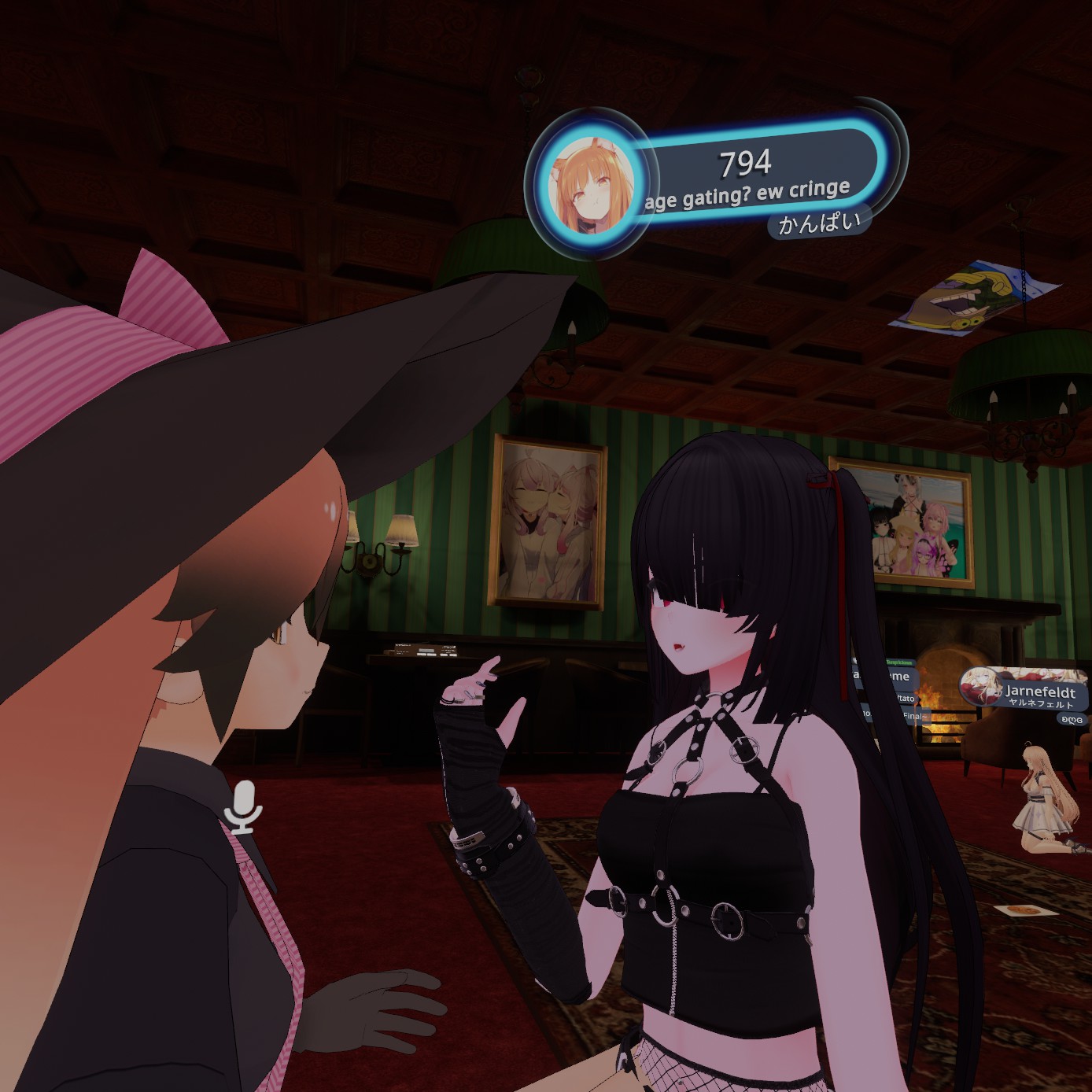Toggle the microphone icon
The width and height of the screenshot is (1092, 1092).
(x=242, y=806)
